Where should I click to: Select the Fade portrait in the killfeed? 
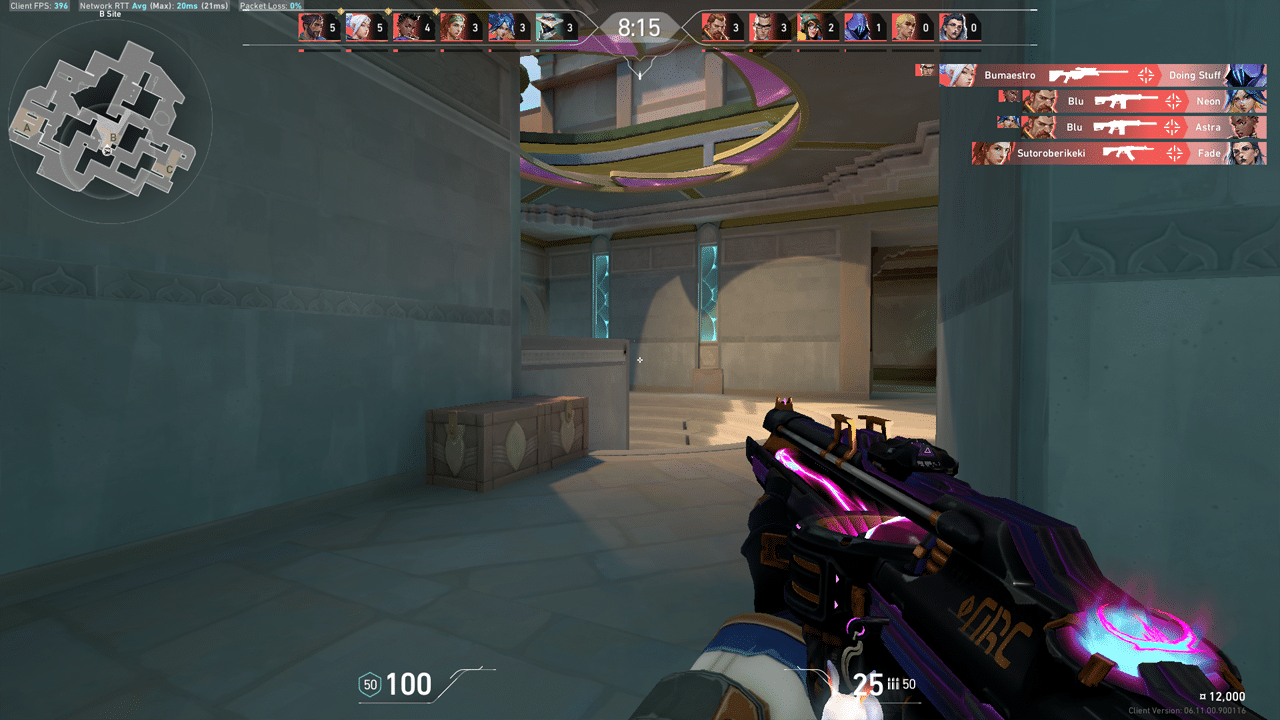pyautogui.click(x=1243, y=154)
